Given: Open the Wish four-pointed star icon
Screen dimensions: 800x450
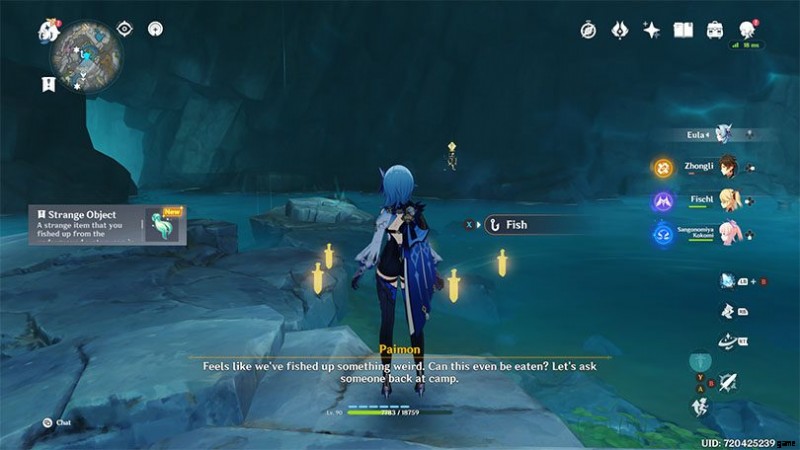Looking at the screenshot, I should [651, 30].
